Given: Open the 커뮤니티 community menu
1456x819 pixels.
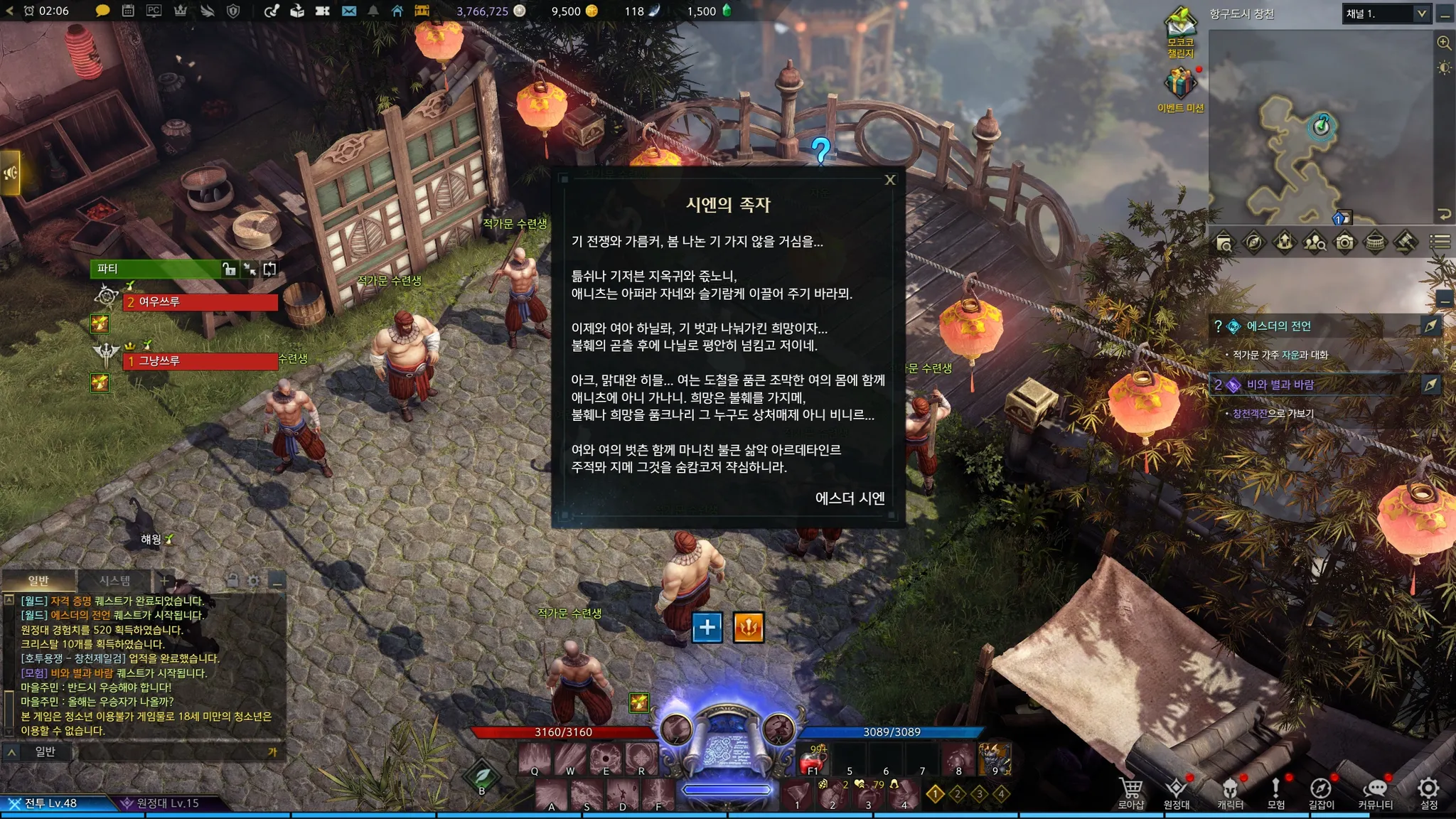Looking at the screenshot, I should click(1375, 792).
